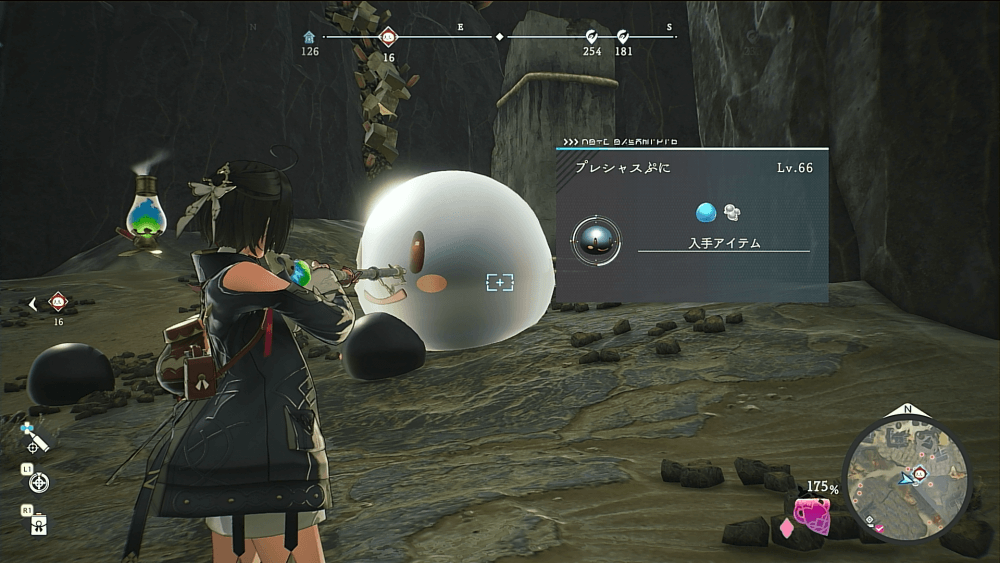Click the Precious Puni monster portrait
The width and height of the screenshot is (1000, 563).
click(596, 240)
